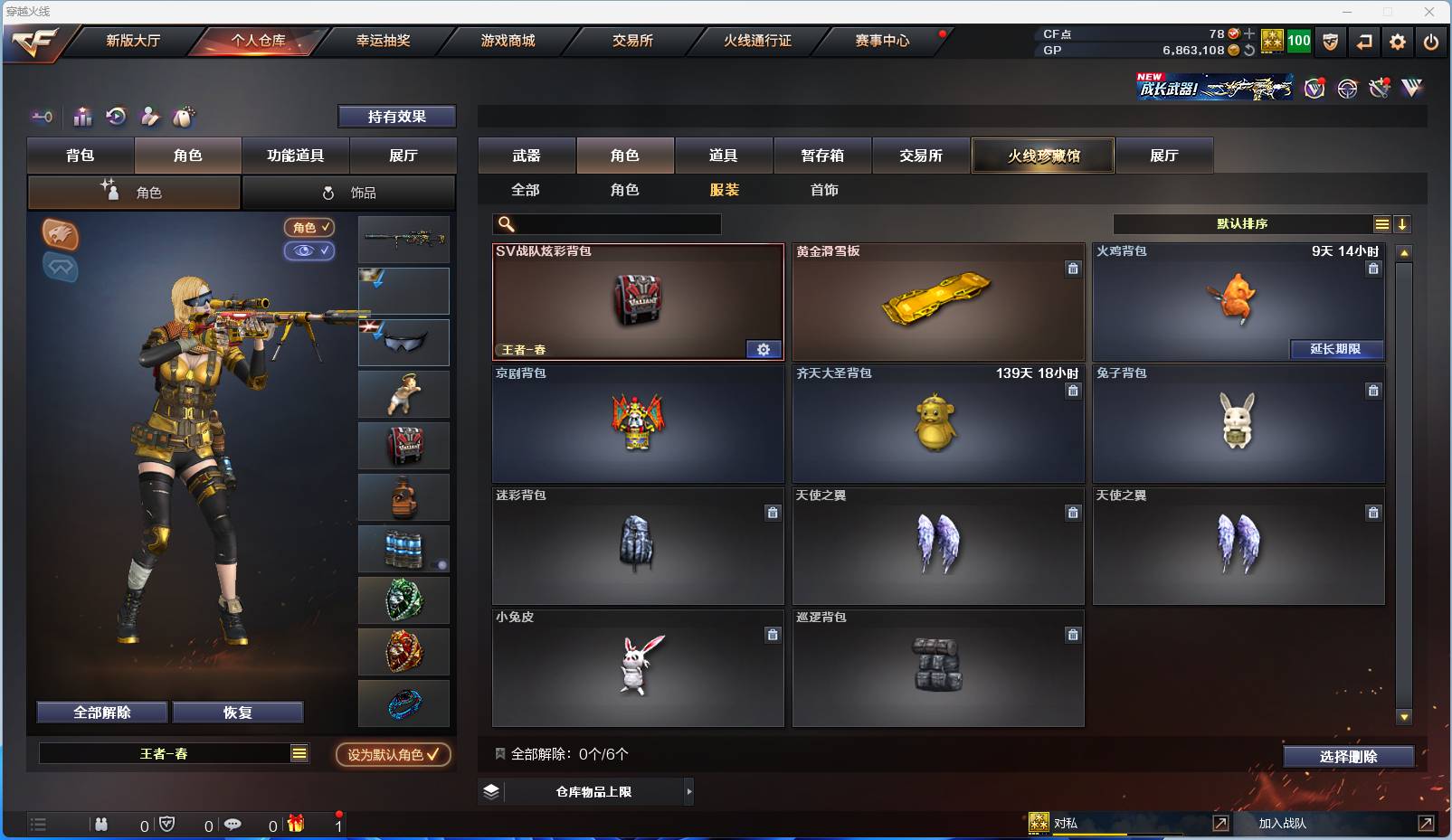Click delete trash toggle on 黄金滑雪板 item
This screenshot has width=1452, height=840.
click(x=1074, y=269)
